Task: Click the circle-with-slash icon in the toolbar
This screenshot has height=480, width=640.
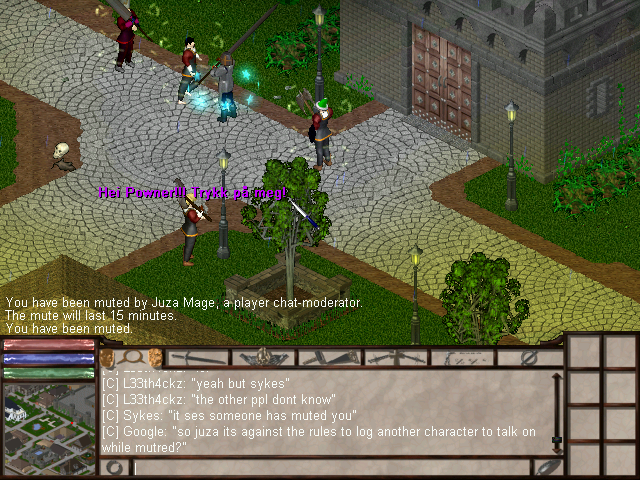Action: pos(531,358)
